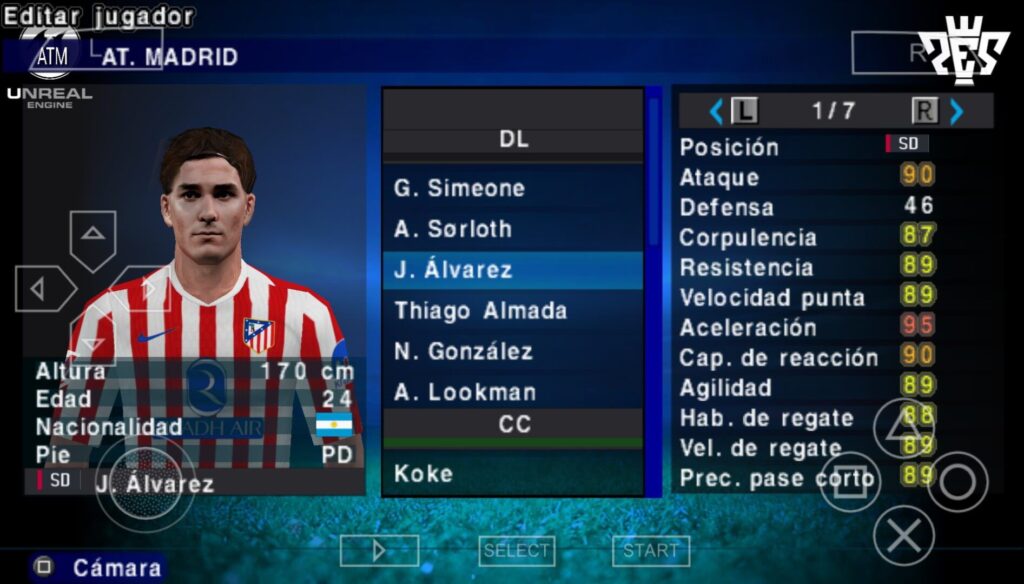The width and height of the screenshot is (1024, 584).
Task: Select Koke under the CC group
Action: coord(512,473)
